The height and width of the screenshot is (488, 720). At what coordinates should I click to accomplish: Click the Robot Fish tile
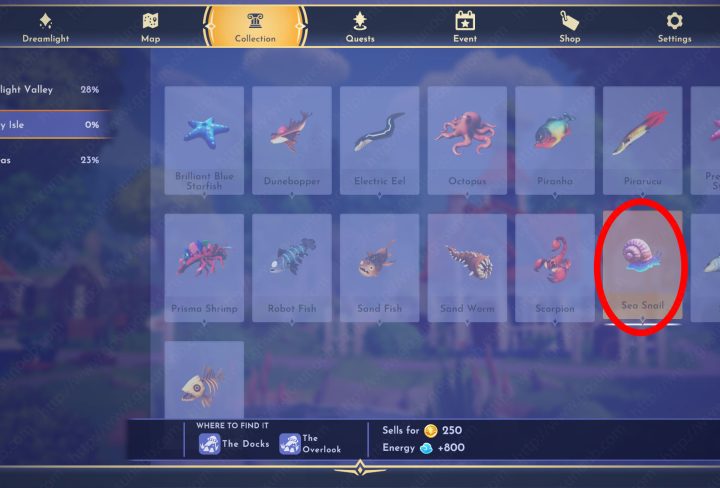point(292,267)
